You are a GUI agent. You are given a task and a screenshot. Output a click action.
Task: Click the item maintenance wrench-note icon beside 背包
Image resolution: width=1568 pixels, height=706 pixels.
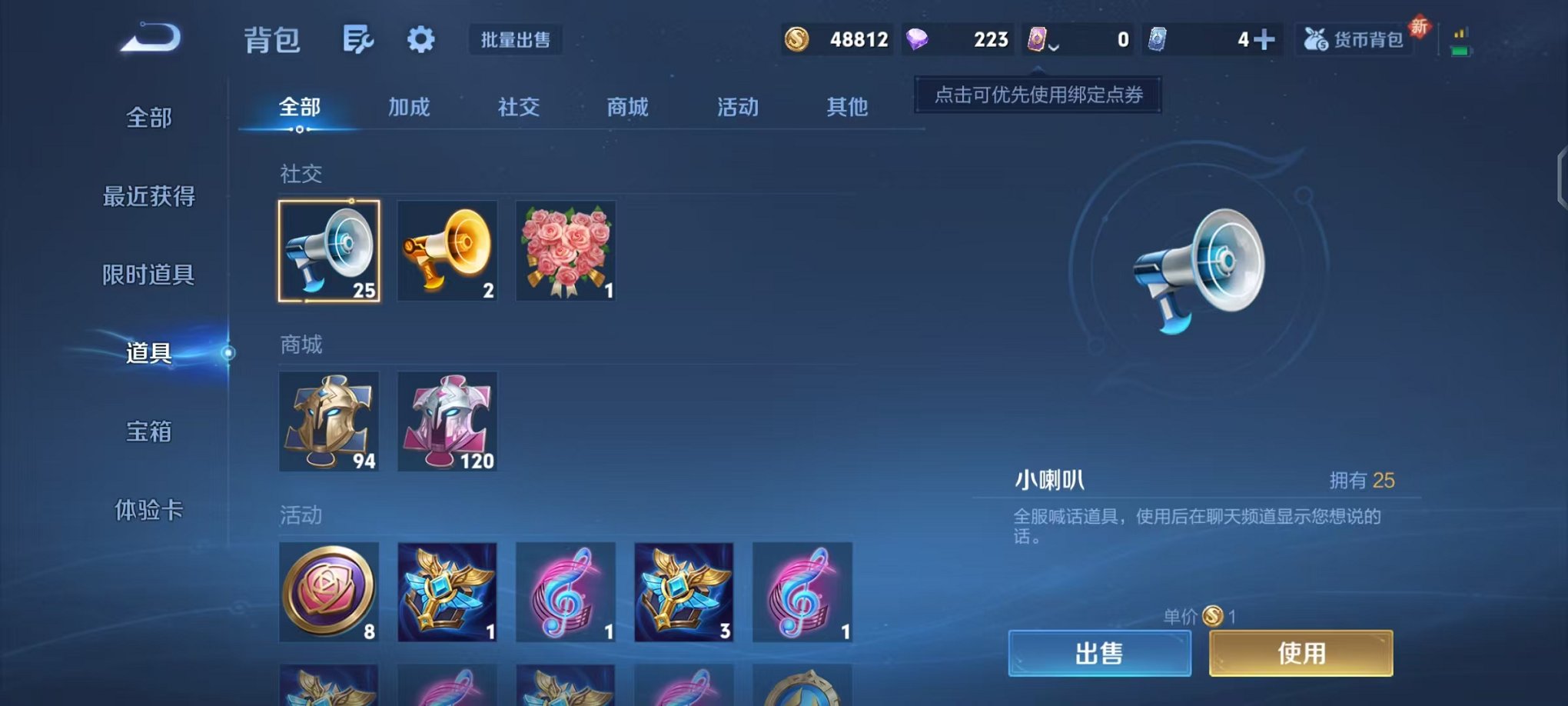pyautogui.click(x=360, y=38)
